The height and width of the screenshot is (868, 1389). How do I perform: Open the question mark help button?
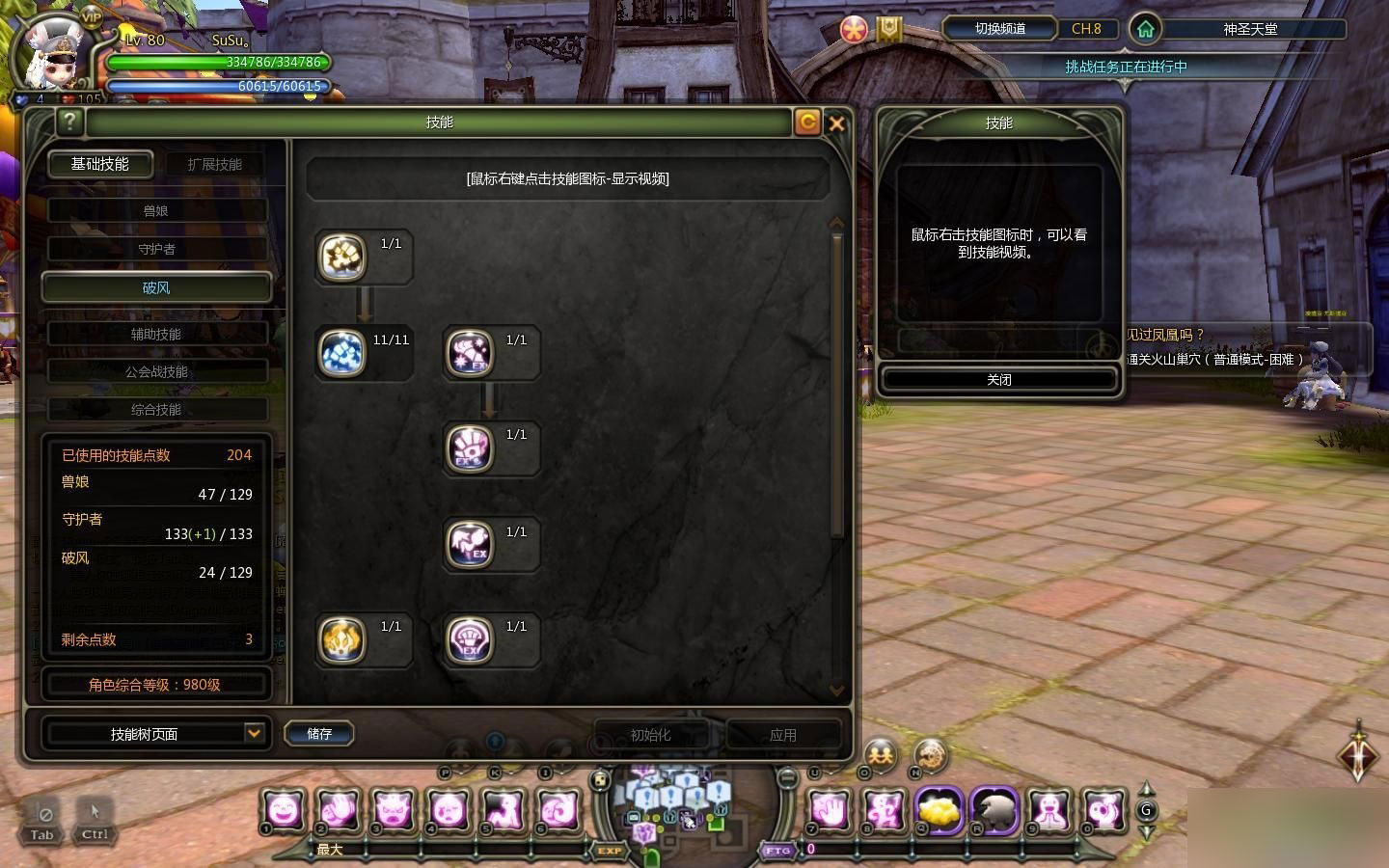[x=69, y=122]
